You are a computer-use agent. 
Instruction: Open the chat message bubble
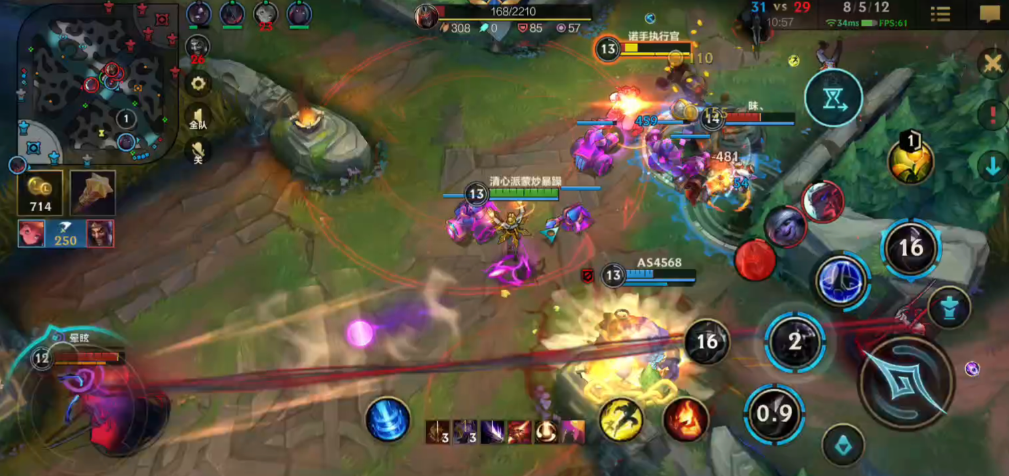(x=989, y=13)
